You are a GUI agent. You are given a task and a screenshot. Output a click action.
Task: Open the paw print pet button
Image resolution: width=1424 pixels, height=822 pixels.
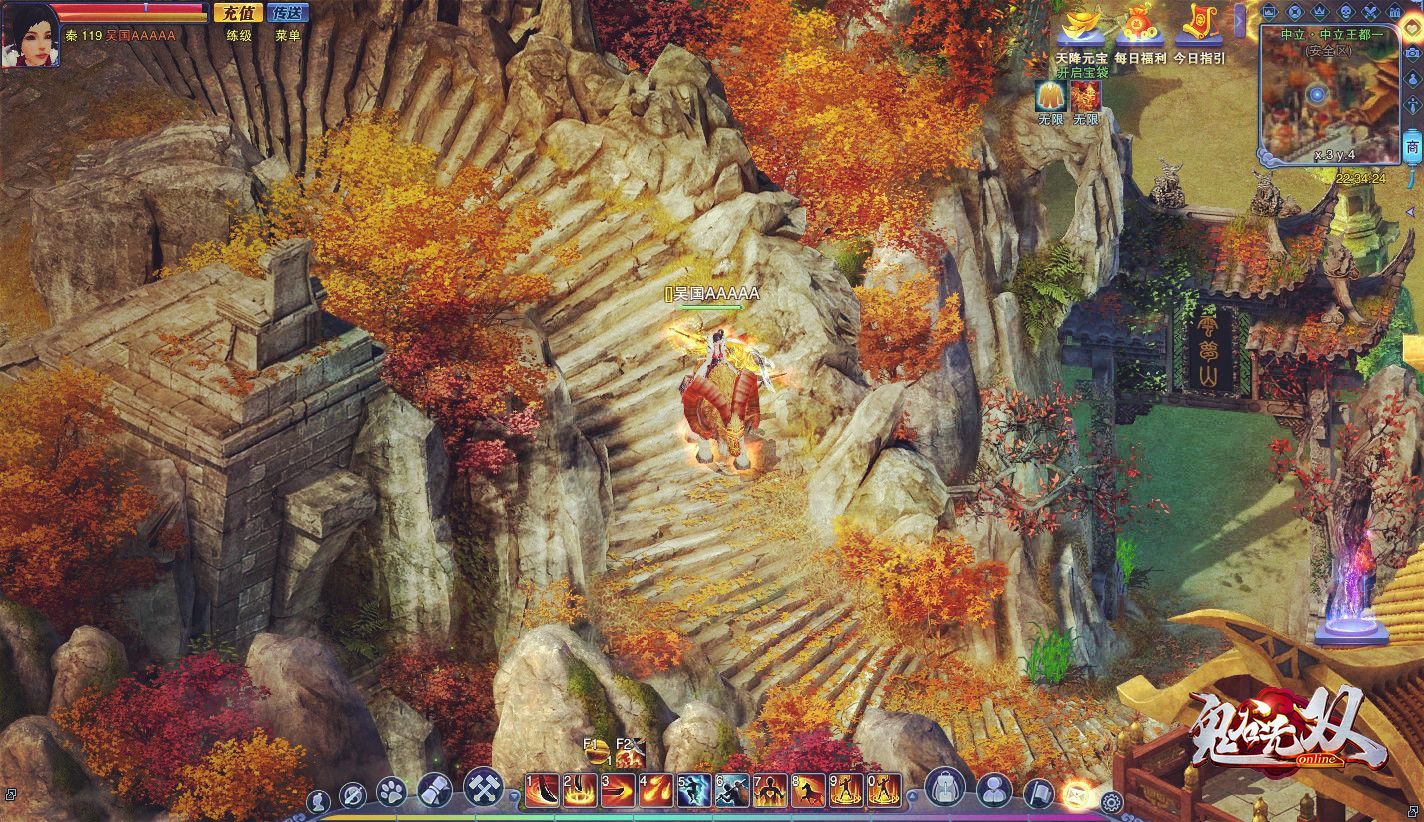click(391, 793)
